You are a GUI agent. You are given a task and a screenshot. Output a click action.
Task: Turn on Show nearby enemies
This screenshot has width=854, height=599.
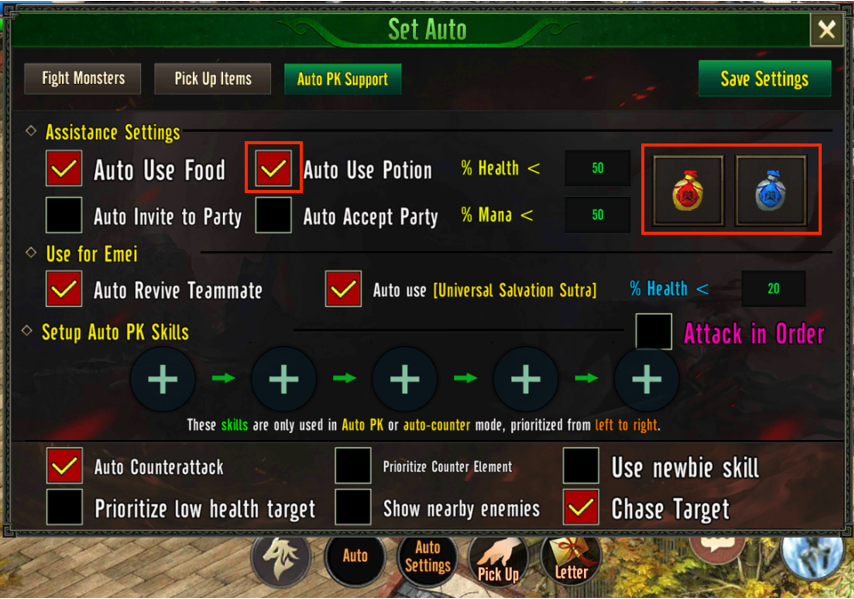point(353,507)
